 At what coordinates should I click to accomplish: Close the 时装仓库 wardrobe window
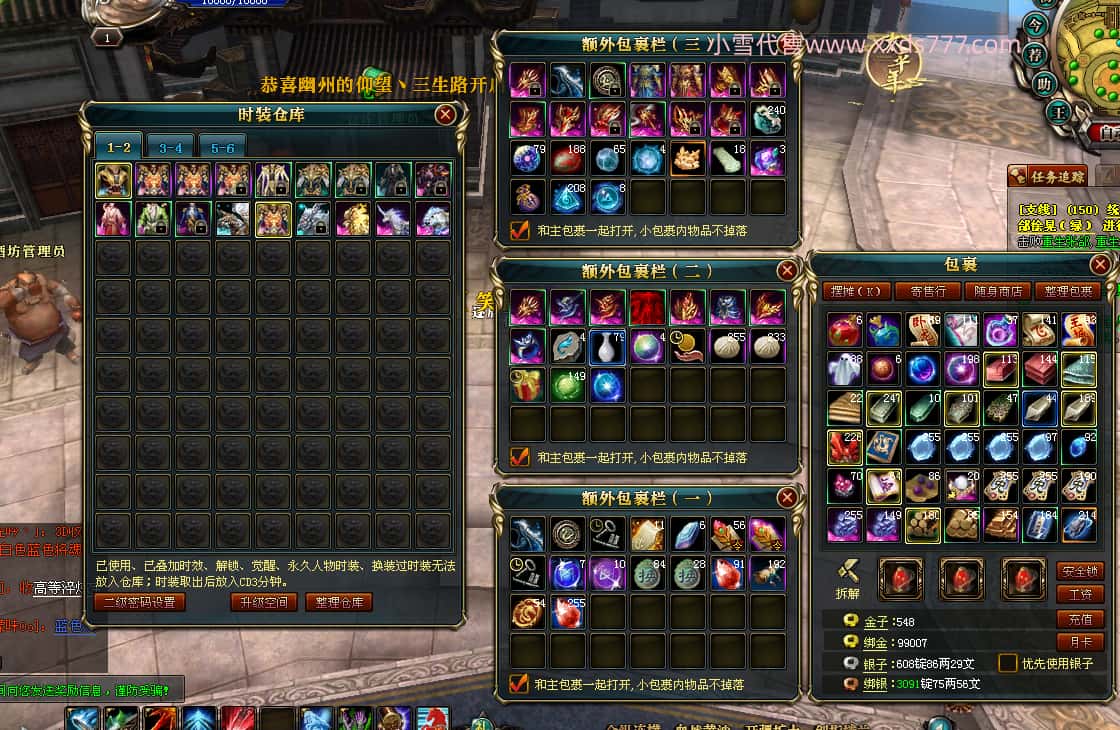point(446,115)
